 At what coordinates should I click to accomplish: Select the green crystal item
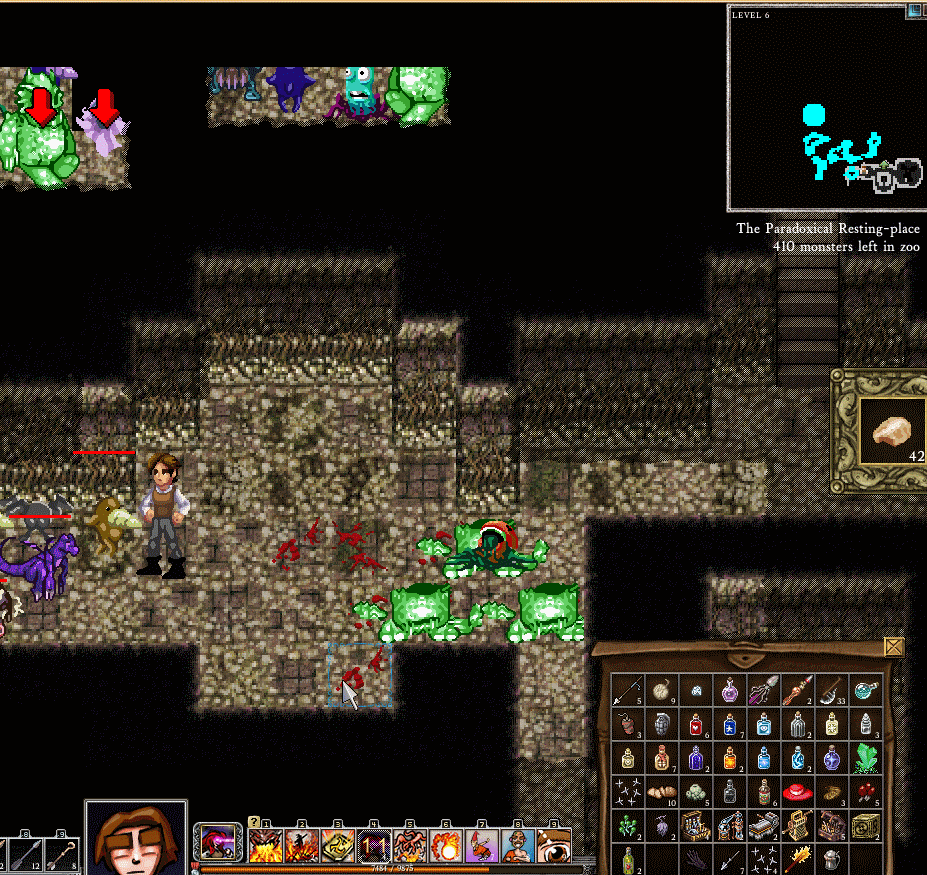click(x=866, y=758)
